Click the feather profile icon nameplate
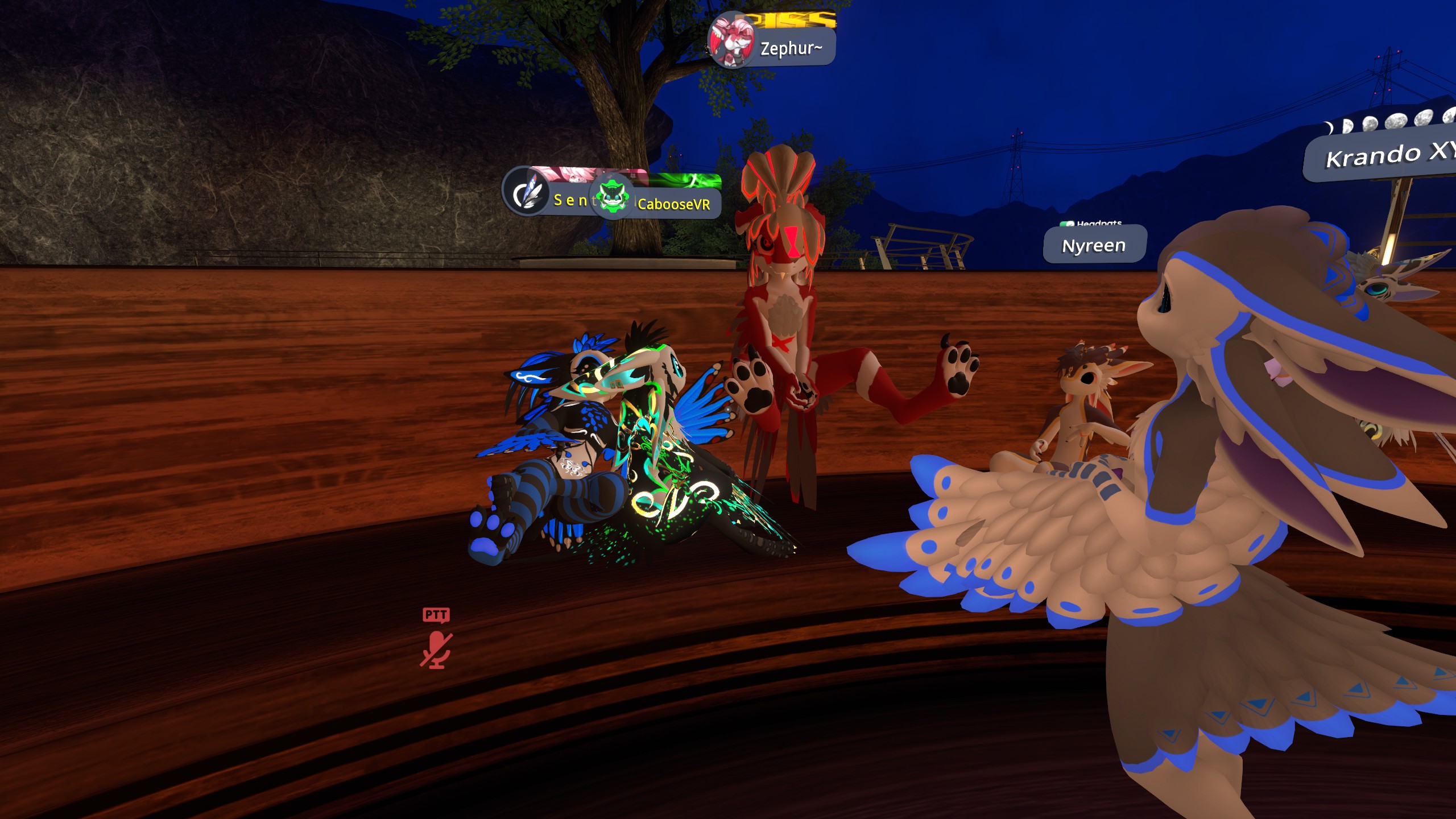The width and height of the screenshot is (1456, 819). click(x=526, y=192)
